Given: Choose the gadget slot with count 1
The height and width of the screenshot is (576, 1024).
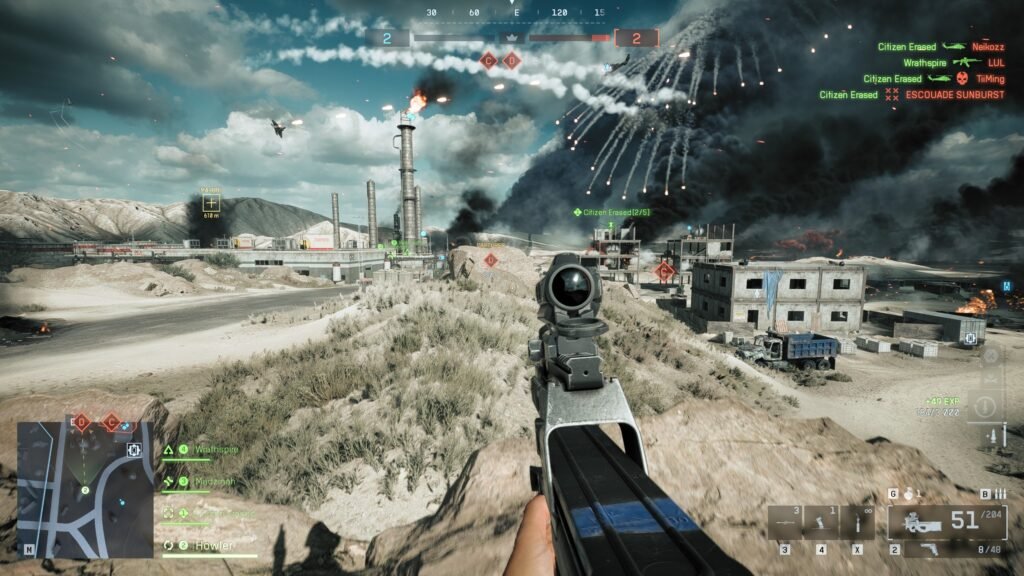Looking at the screenshot, I should [821, 522].
